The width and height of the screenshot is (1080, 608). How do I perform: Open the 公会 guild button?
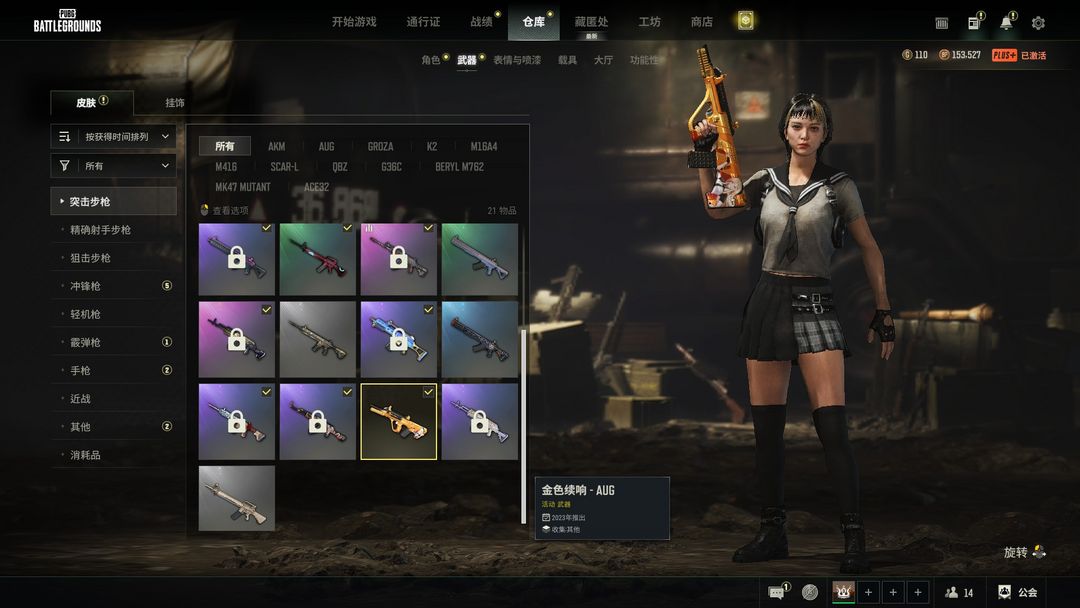pos(1017,592)
